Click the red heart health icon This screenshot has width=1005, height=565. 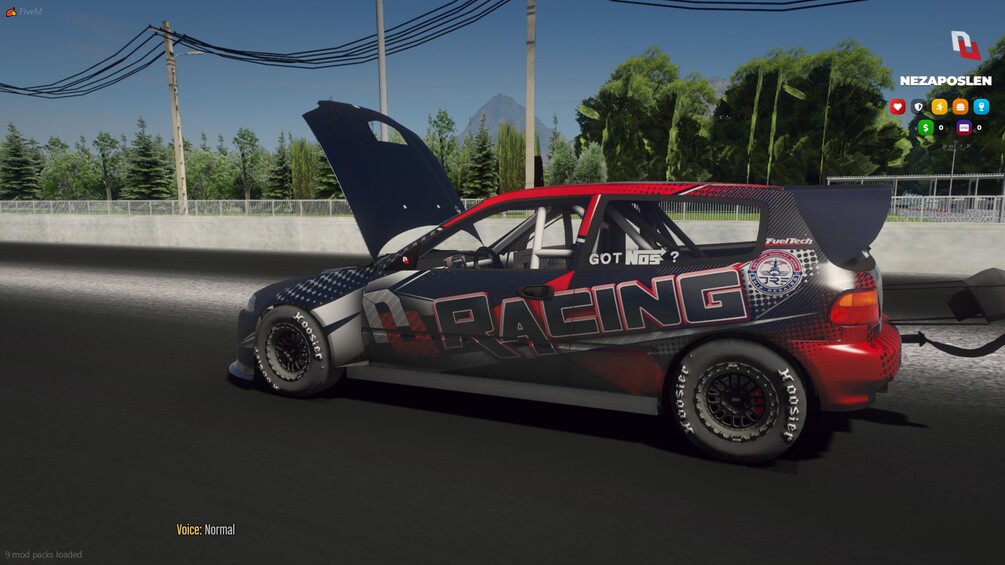click(897, 106)
